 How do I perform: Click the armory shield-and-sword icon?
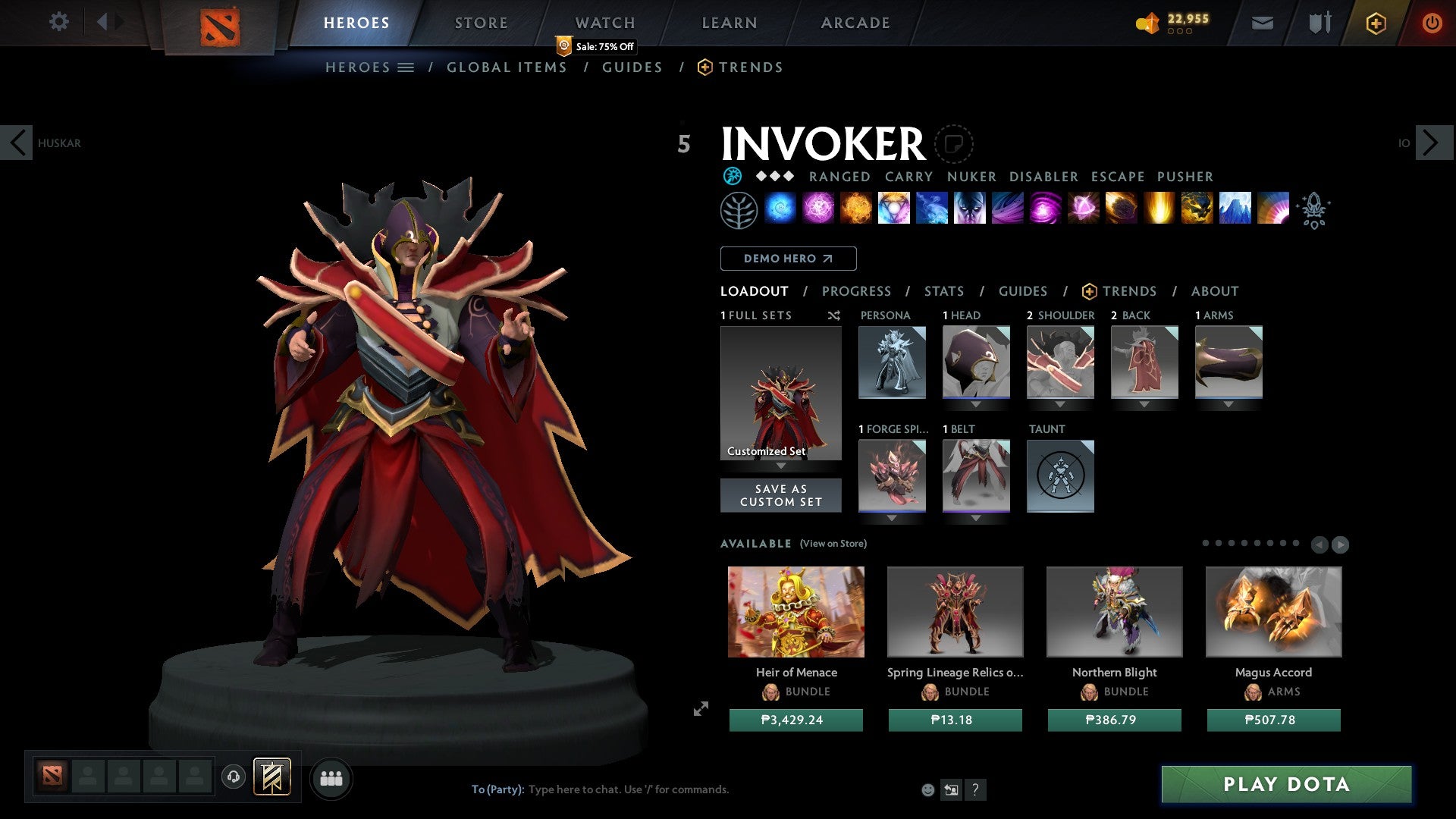click(1318, 23)
